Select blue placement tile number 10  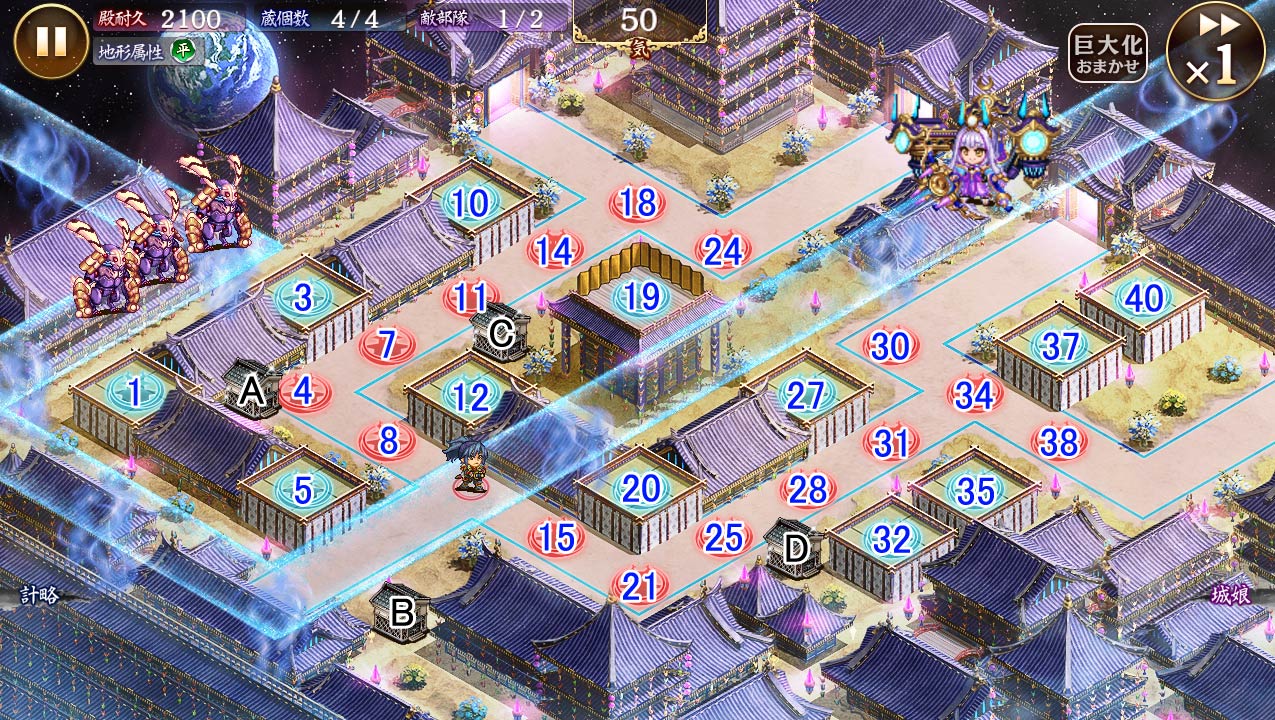pos(469,204)
